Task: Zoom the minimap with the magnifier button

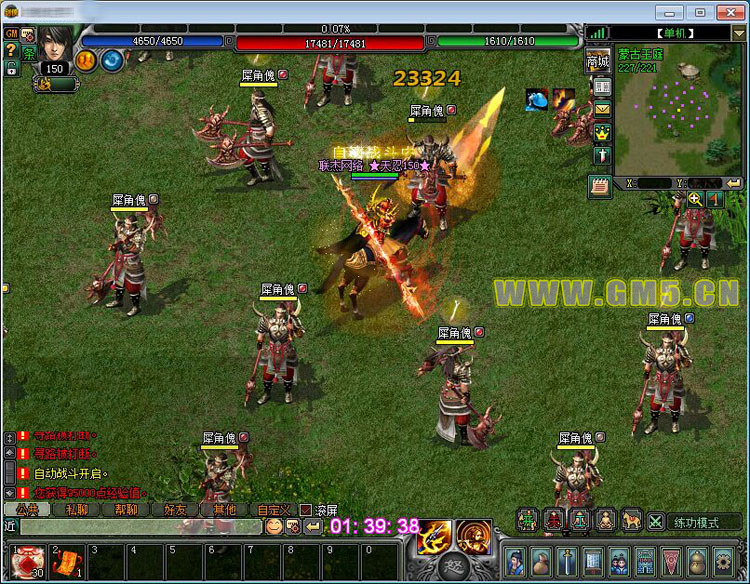Action: pyautogui.click(x=695, y=199)
